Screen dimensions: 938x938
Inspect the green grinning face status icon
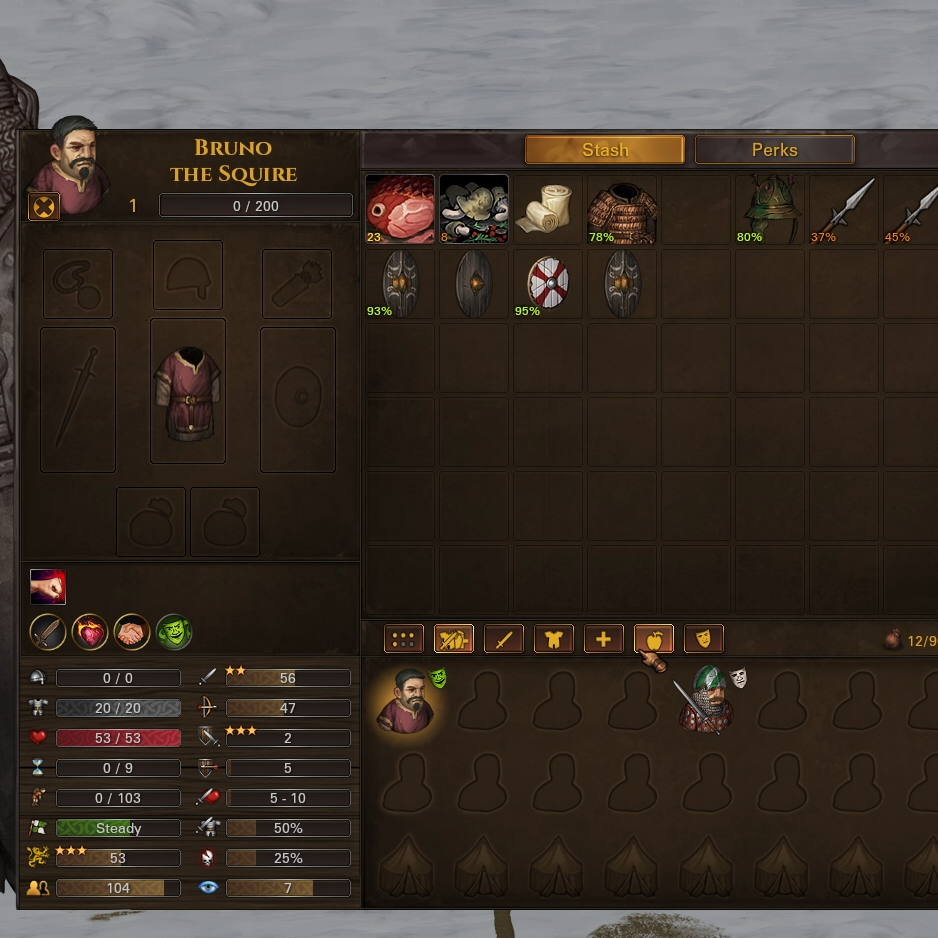click(x=174, y=632)
